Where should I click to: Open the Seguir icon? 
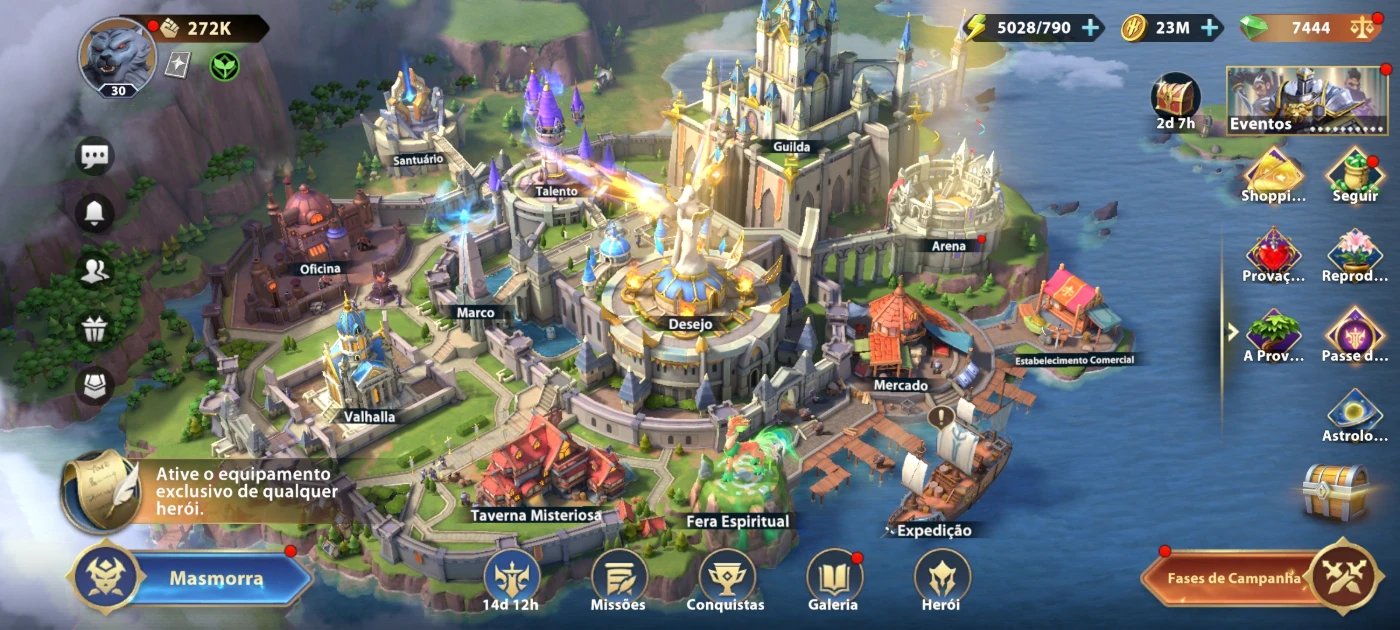pyautogui.click(x=1355, y=174)
